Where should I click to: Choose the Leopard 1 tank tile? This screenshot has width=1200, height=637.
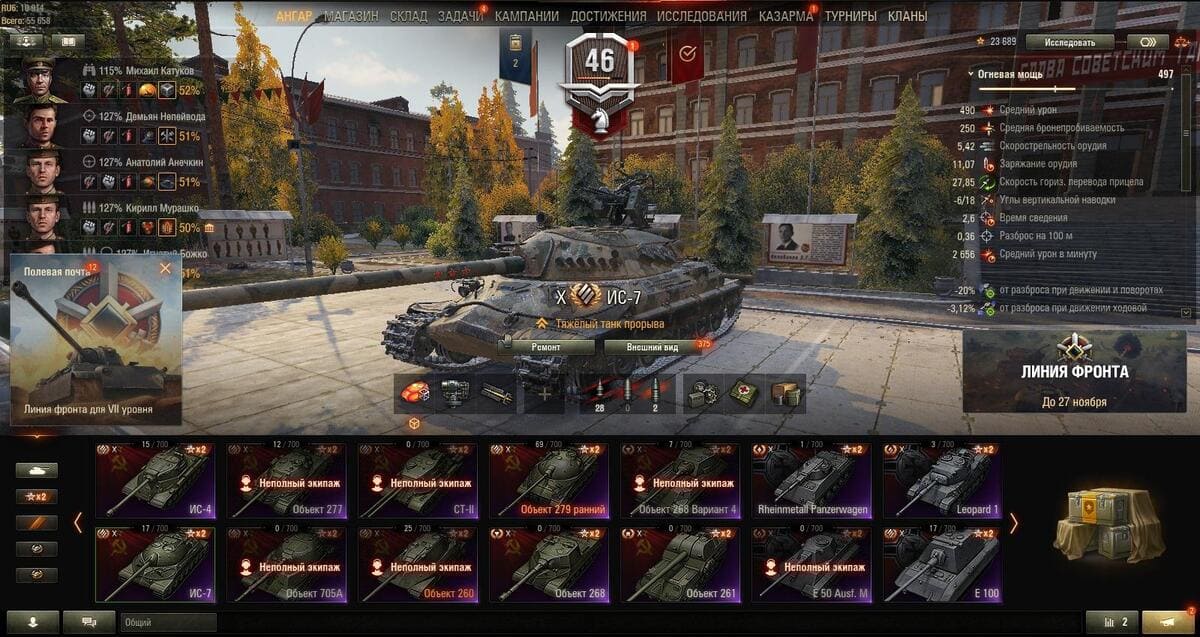point(941,480)
